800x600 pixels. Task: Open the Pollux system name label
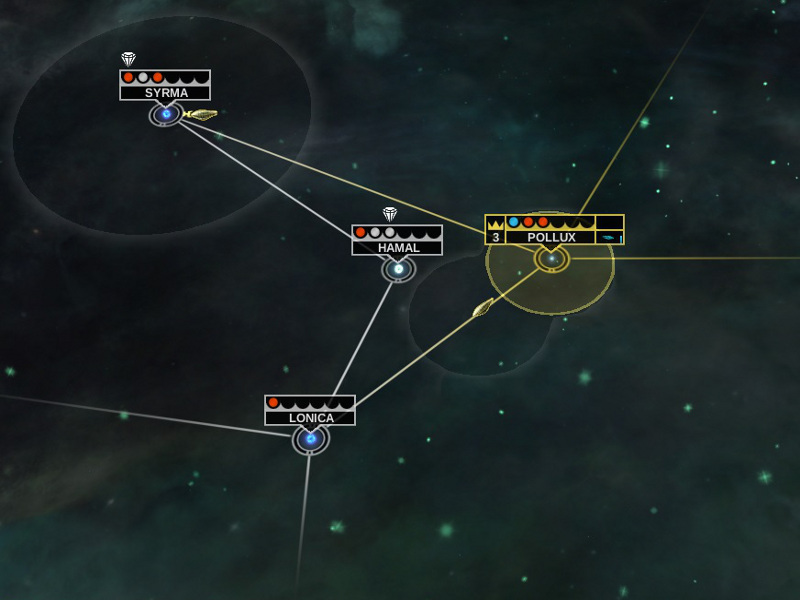pyautogui.click(x=550, y=237)
